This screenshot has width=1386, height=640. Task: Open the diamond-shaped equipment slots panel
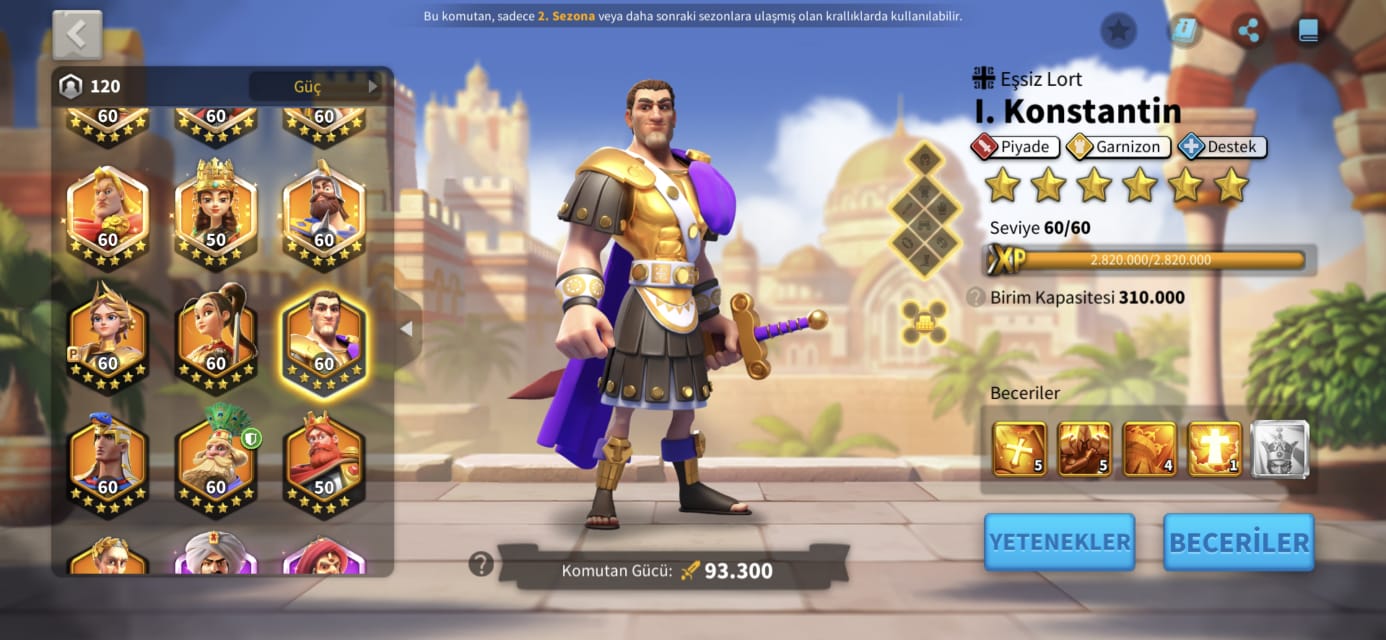(x=925, y=208)
